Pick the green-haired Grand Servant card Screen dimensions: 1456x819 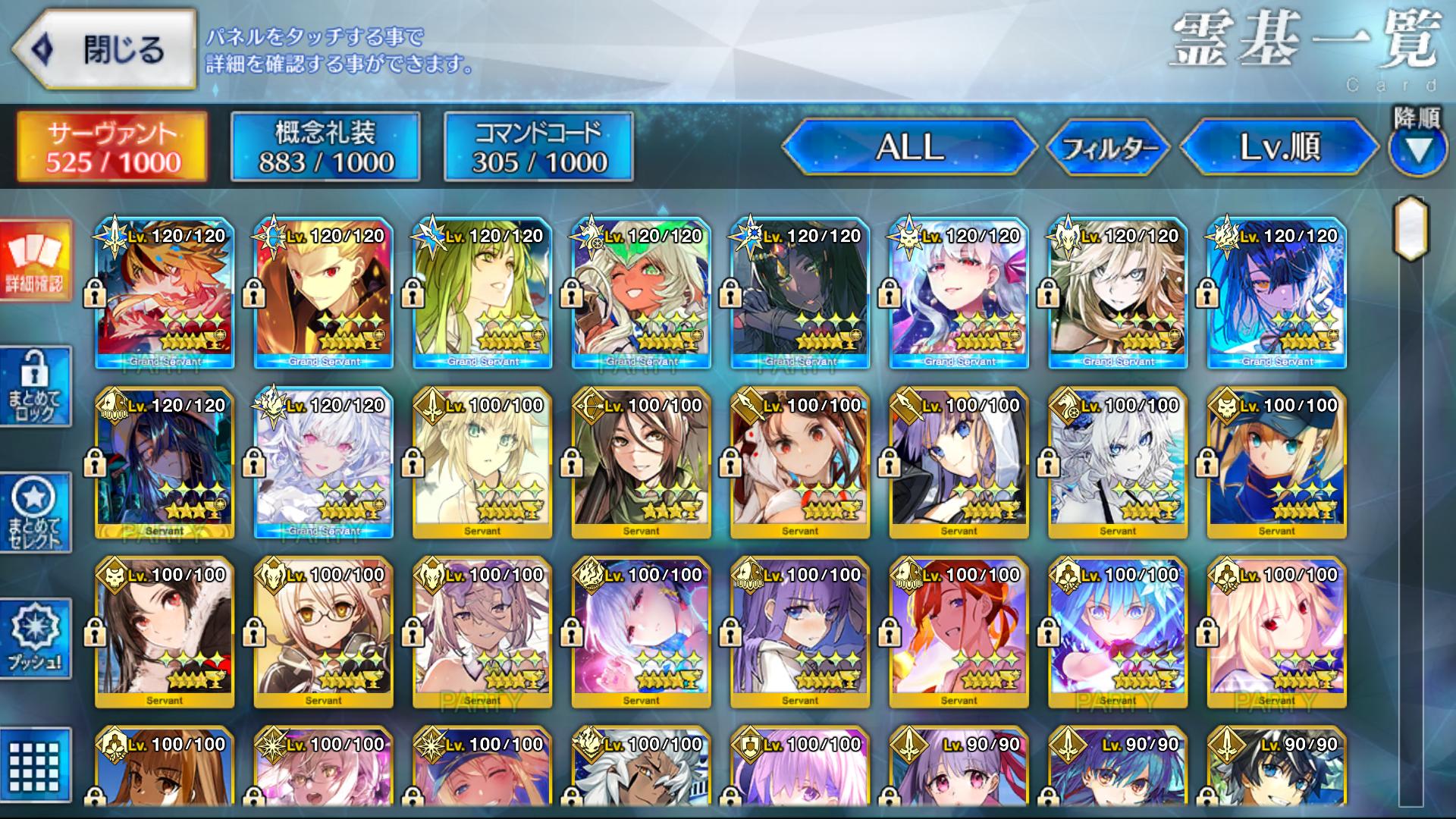point(482,293)
